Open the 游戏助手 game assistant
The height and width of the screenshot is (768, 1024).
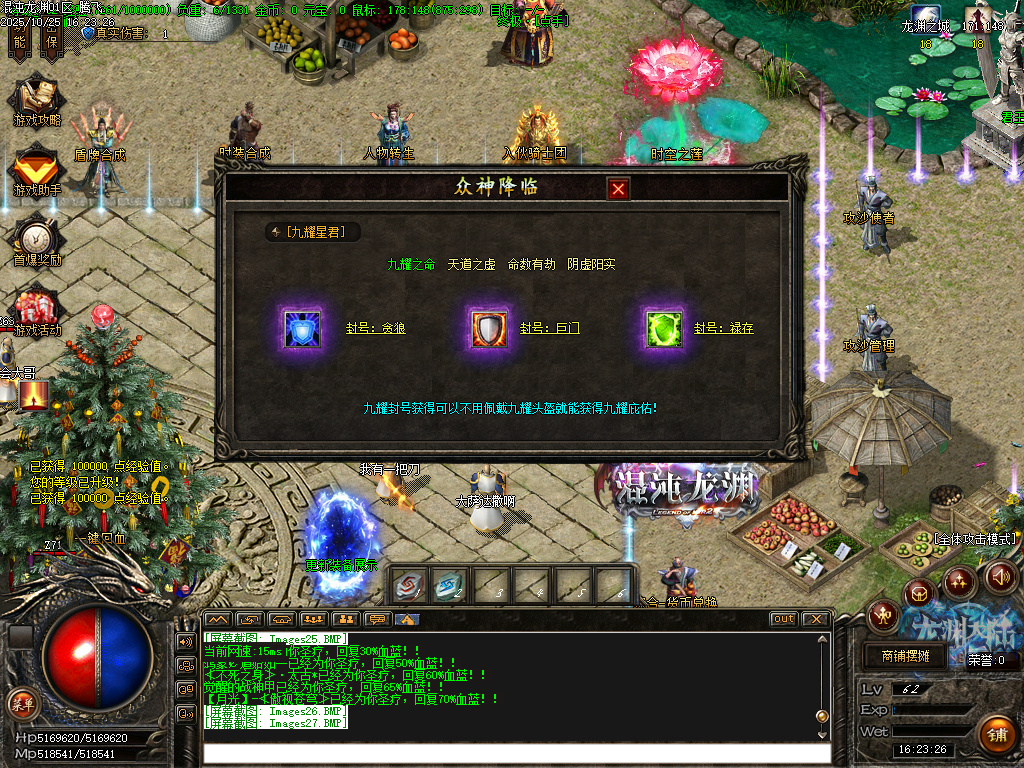click(x=37, y=170)
